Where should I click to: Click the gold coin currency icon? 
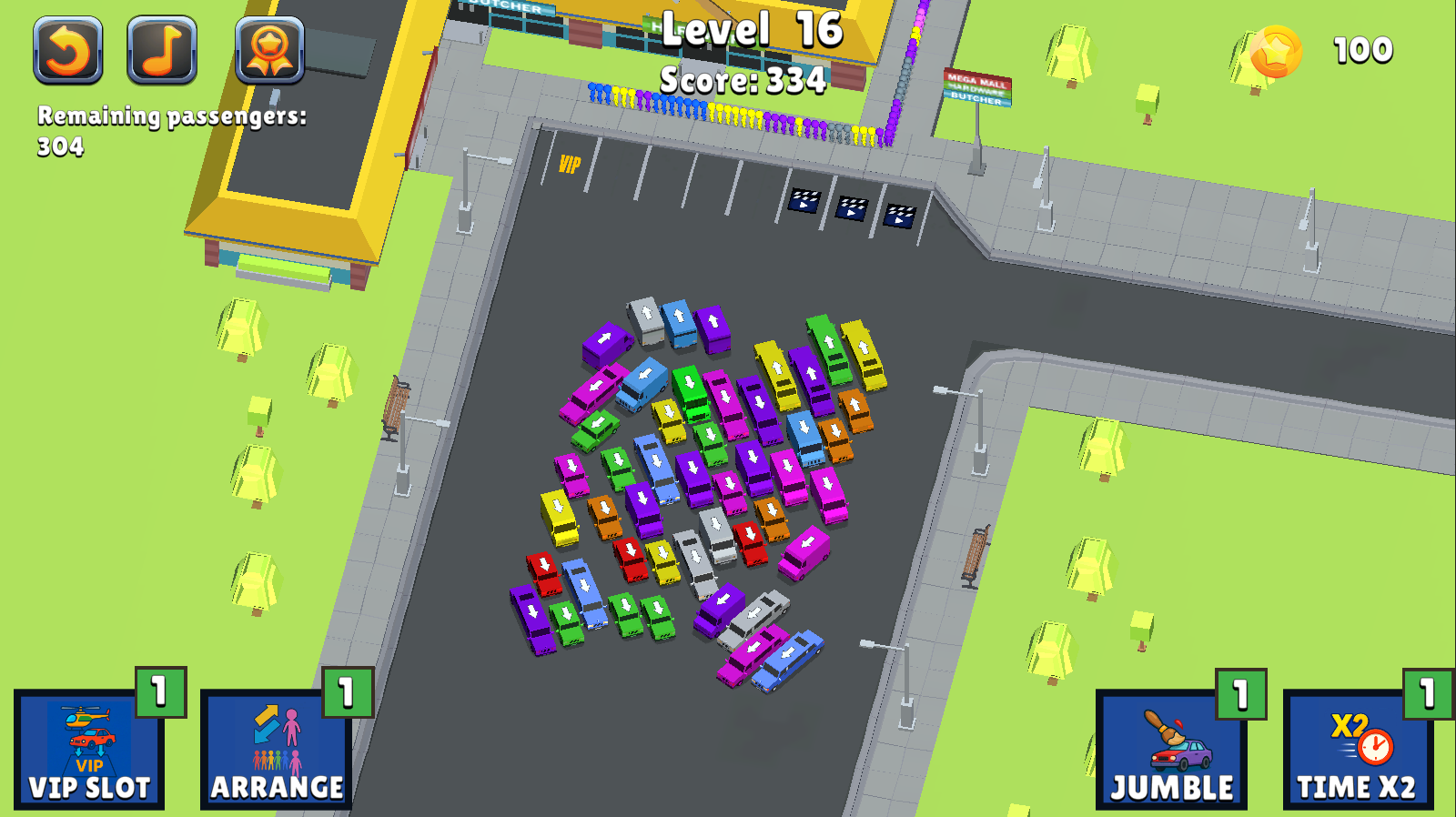pos(1278,52)
